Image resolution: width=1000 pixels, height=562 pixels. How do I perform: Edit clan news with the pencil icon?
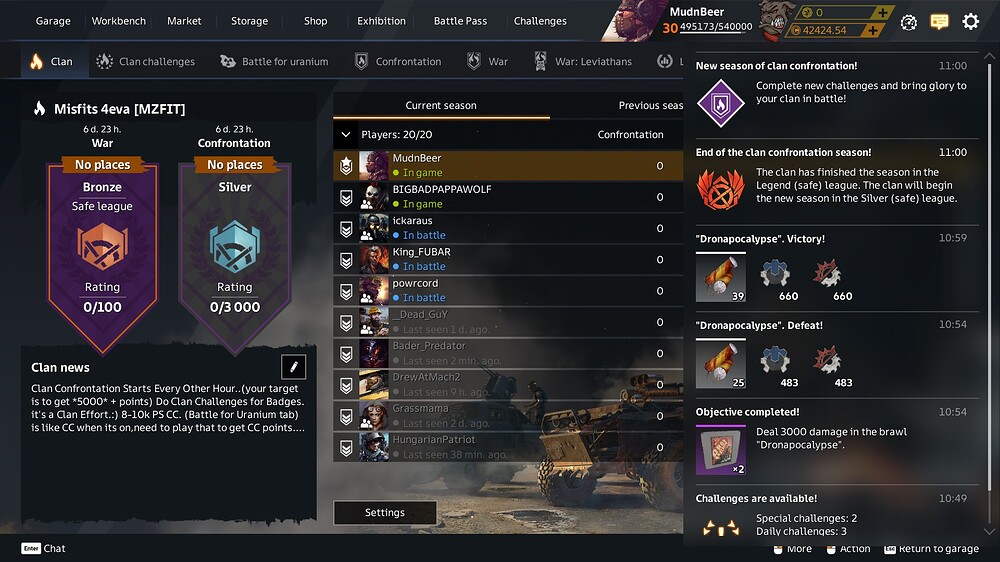click(x=294, y=366)
